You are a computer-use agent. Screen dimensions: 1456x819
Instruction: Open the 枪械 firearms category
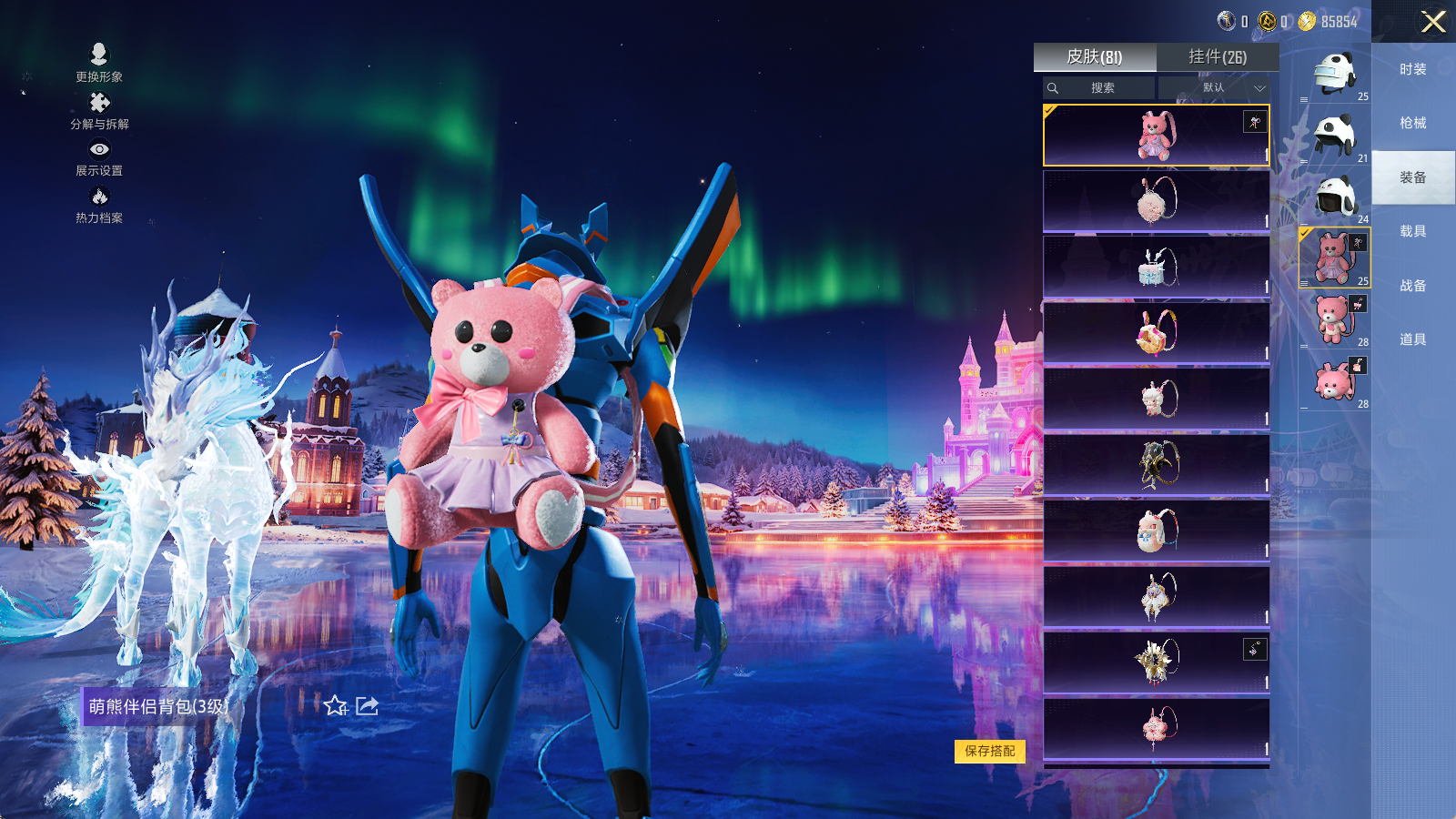click(1413, 123)
